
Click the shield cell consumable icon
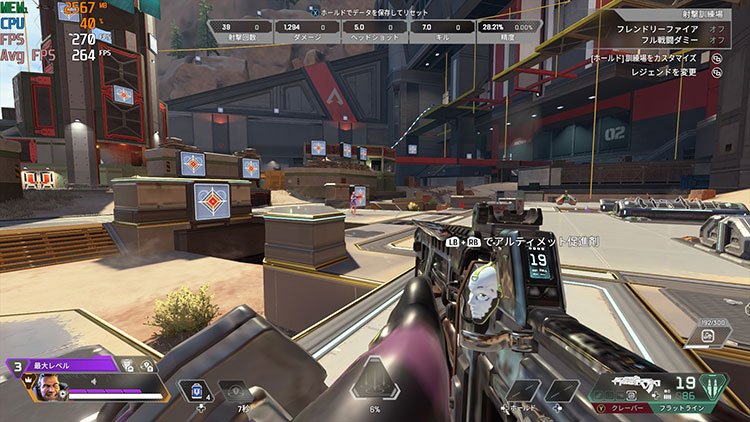(197, 390)
